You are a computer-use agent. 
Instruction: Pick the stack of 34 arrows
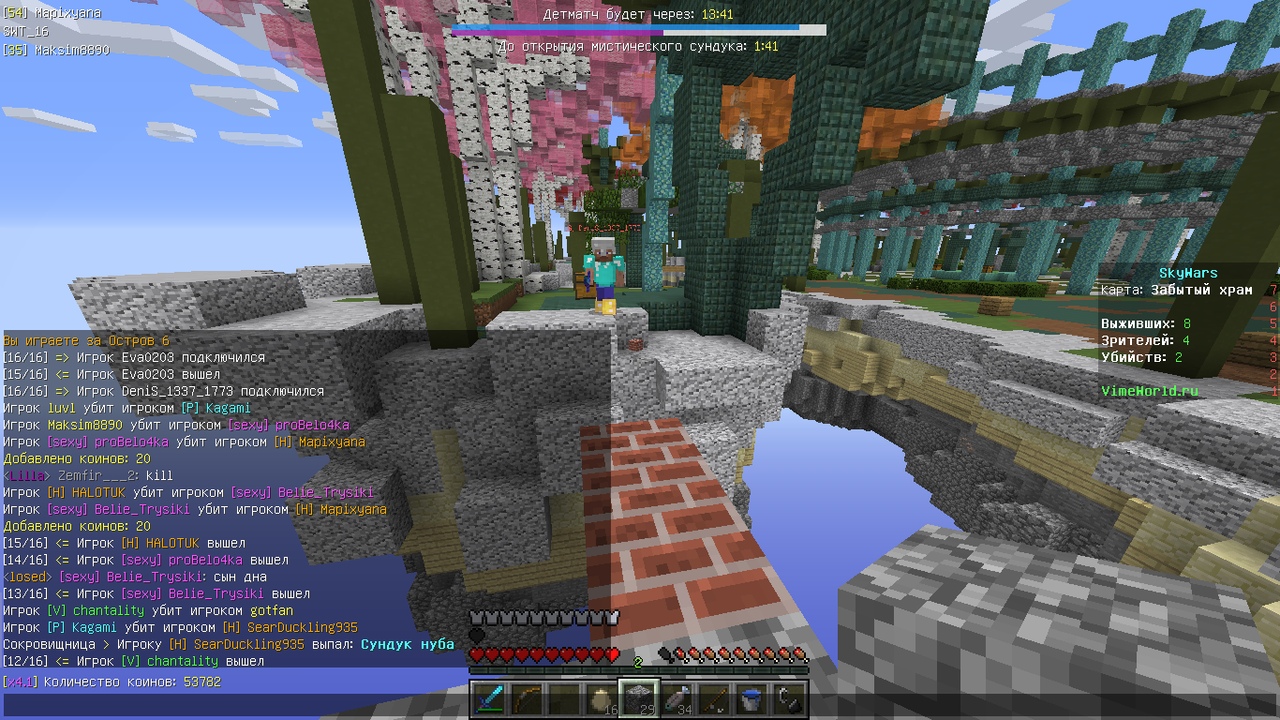(677, 699)
